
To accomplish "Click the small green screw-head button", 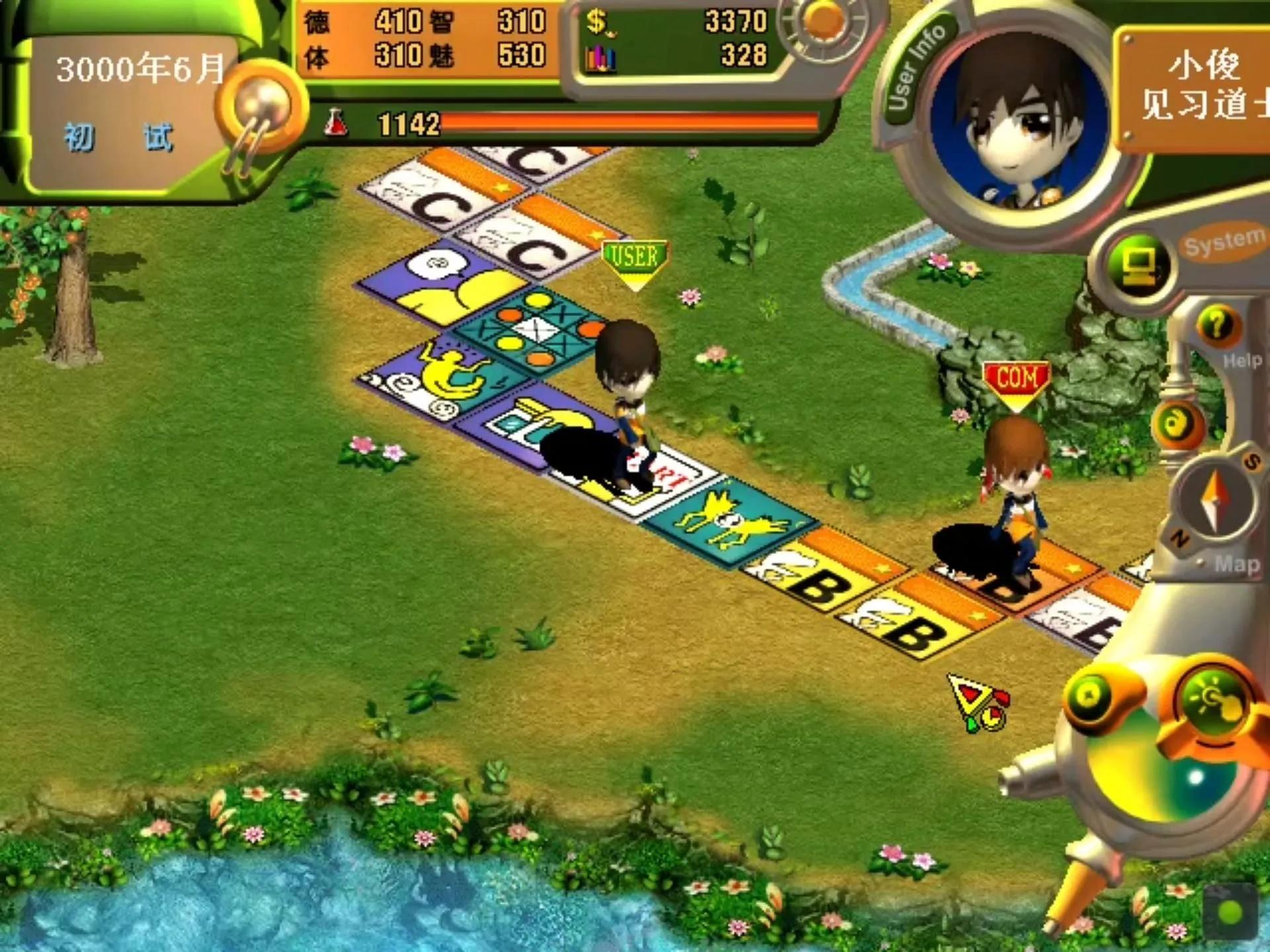I will (x=1088, y=695).
